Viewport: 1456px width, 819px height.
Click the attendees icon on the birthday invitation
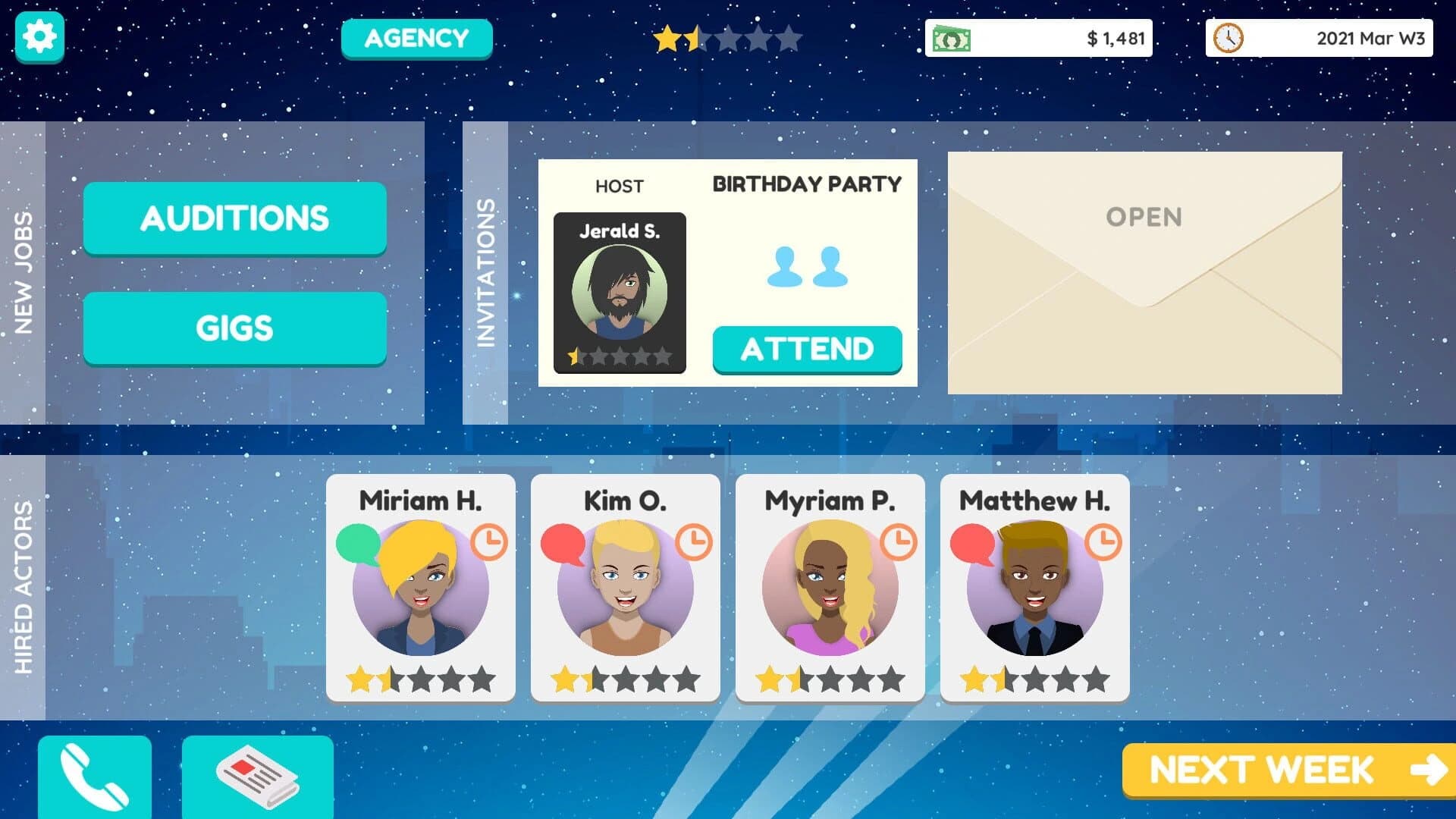click(x=806, y=269)
